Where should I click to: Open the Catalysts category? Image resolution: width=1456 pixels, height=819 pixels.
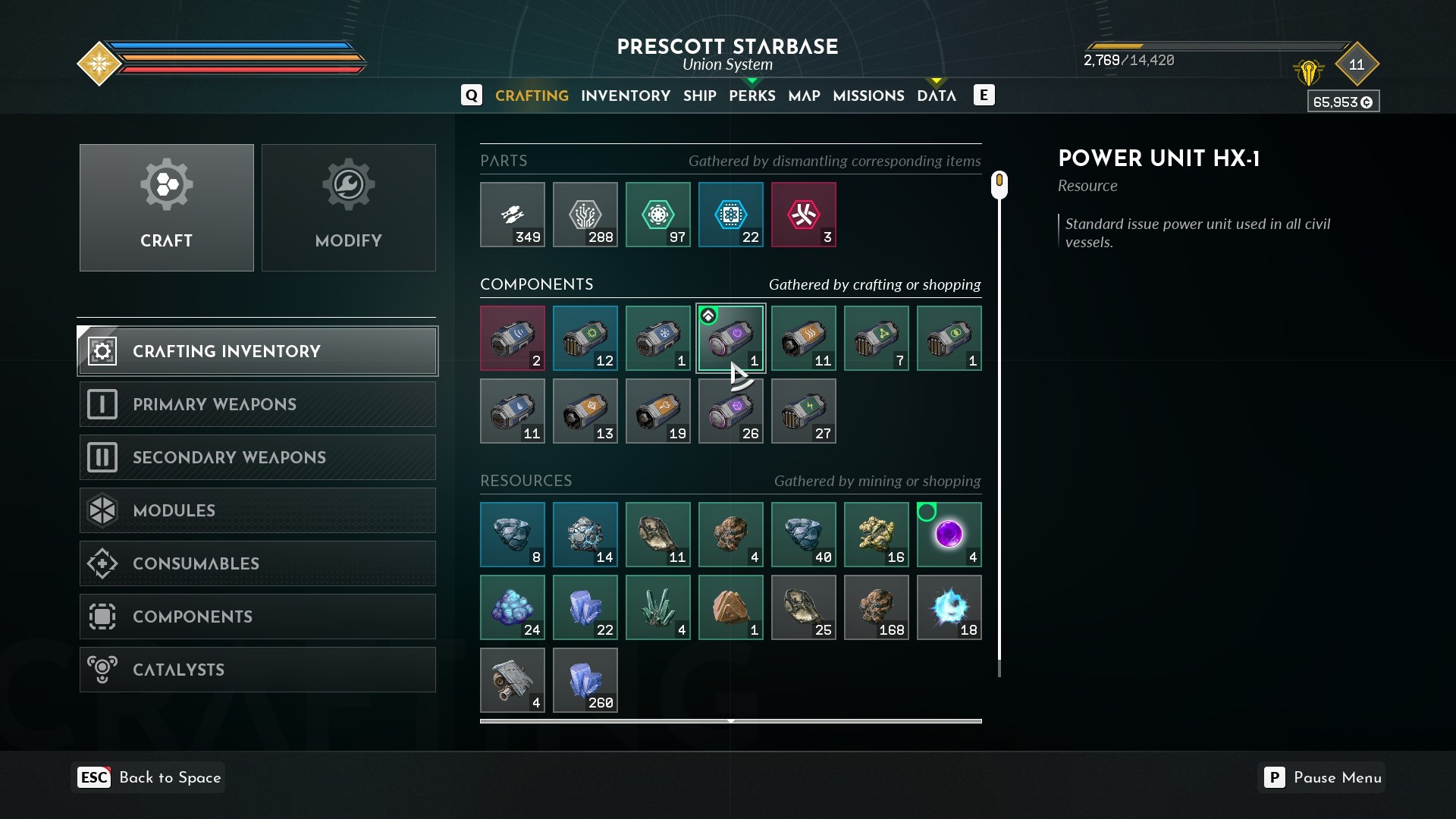pos(258,670)
